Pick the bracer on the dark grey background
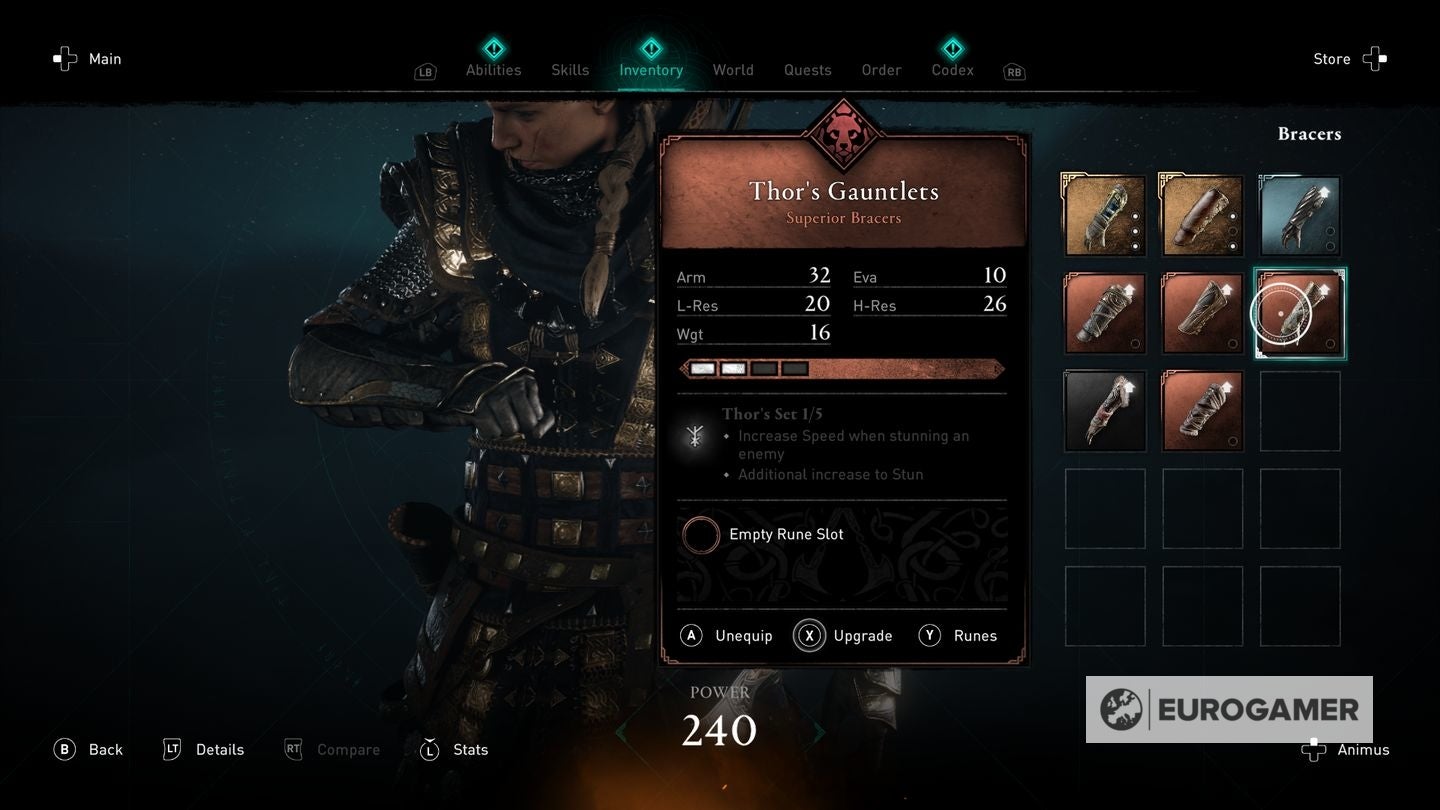This screenshot has width=1440, height=810. [1104, 411]
